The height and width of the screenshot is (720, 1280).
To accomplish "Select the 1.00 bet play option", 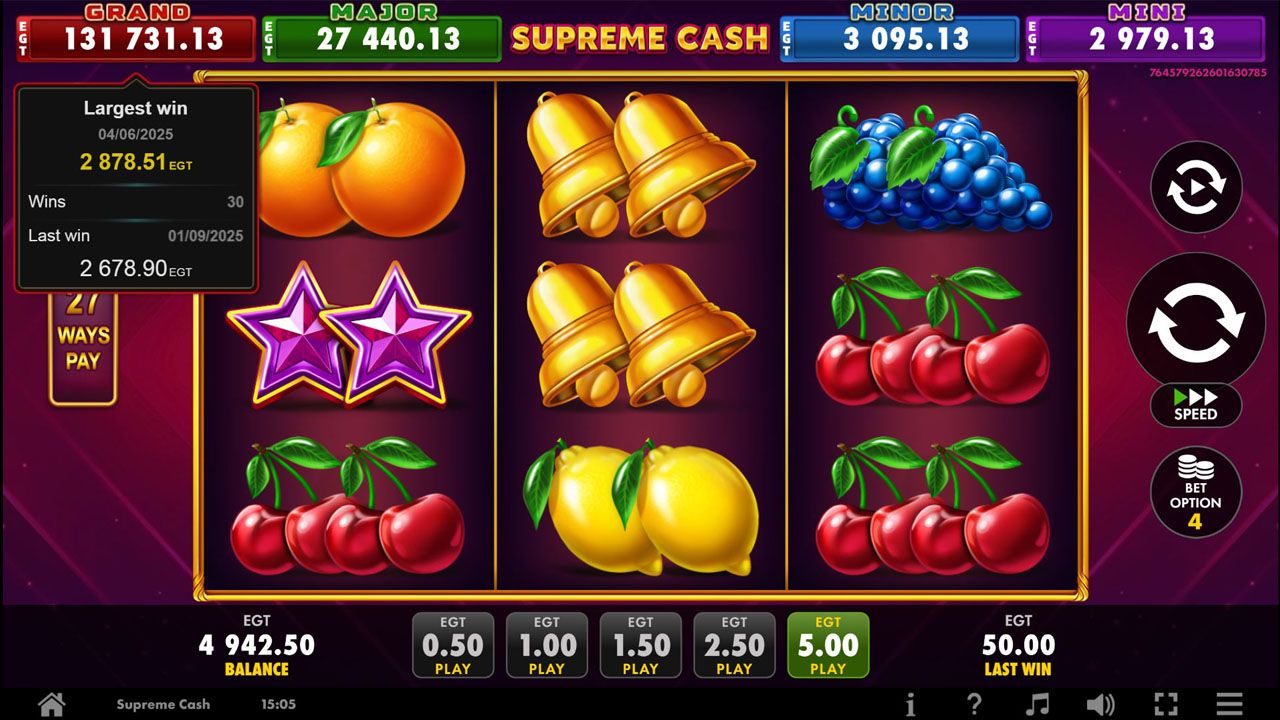I will tap(547, 644).
